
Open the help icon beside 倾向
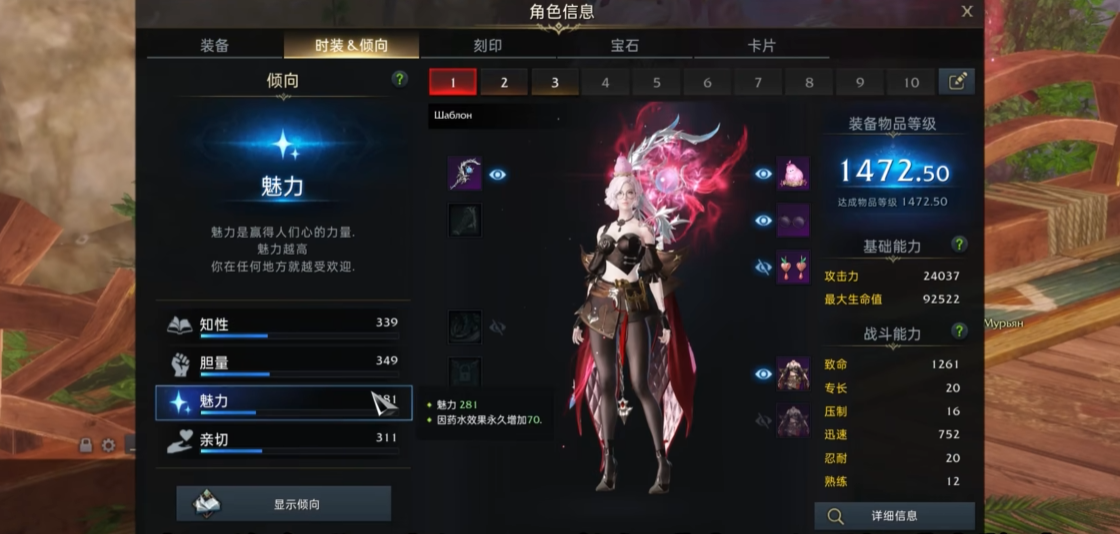click(400, 79)
